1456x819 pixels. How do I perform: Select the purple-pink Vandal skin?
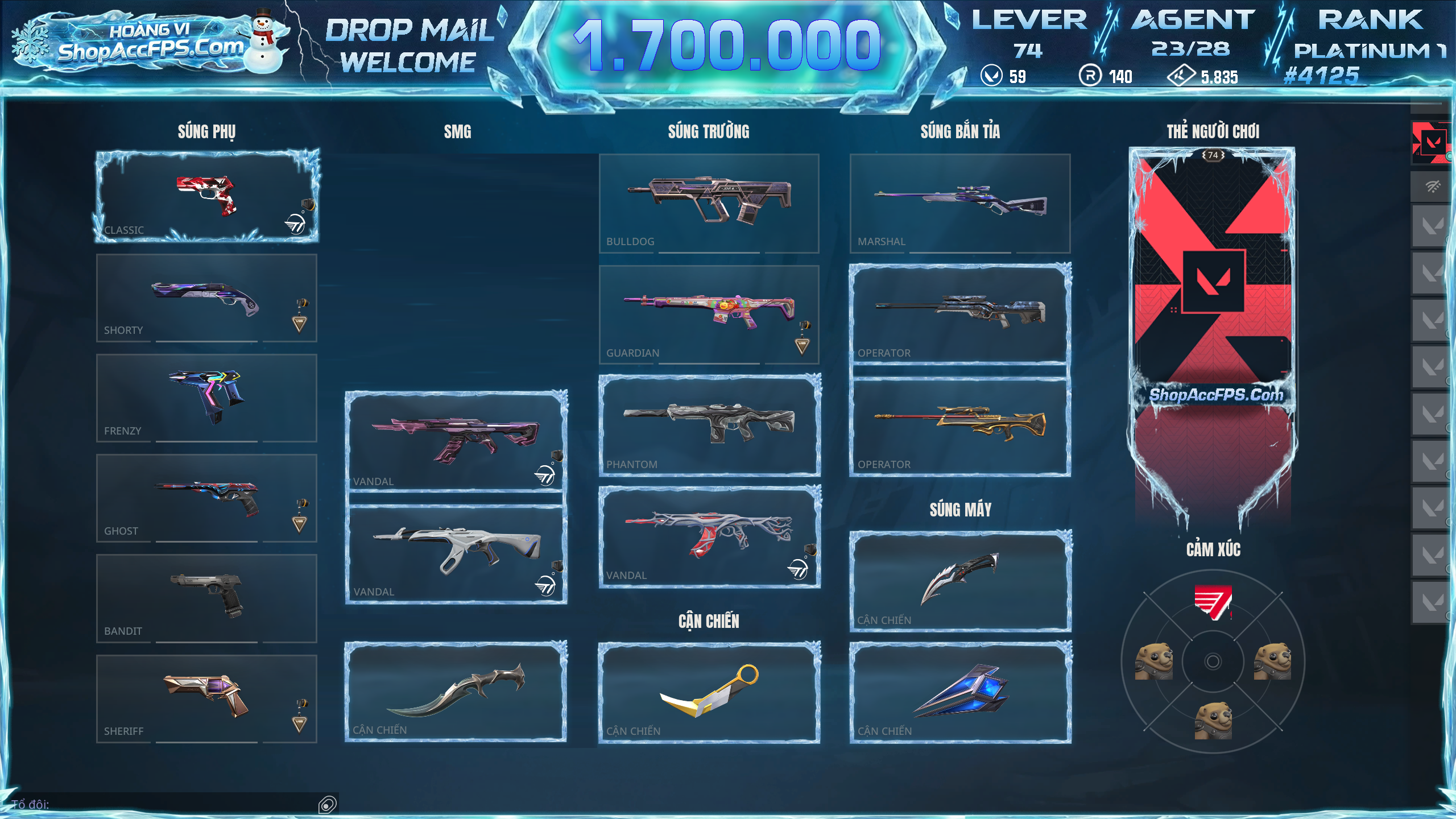(456, 441)
